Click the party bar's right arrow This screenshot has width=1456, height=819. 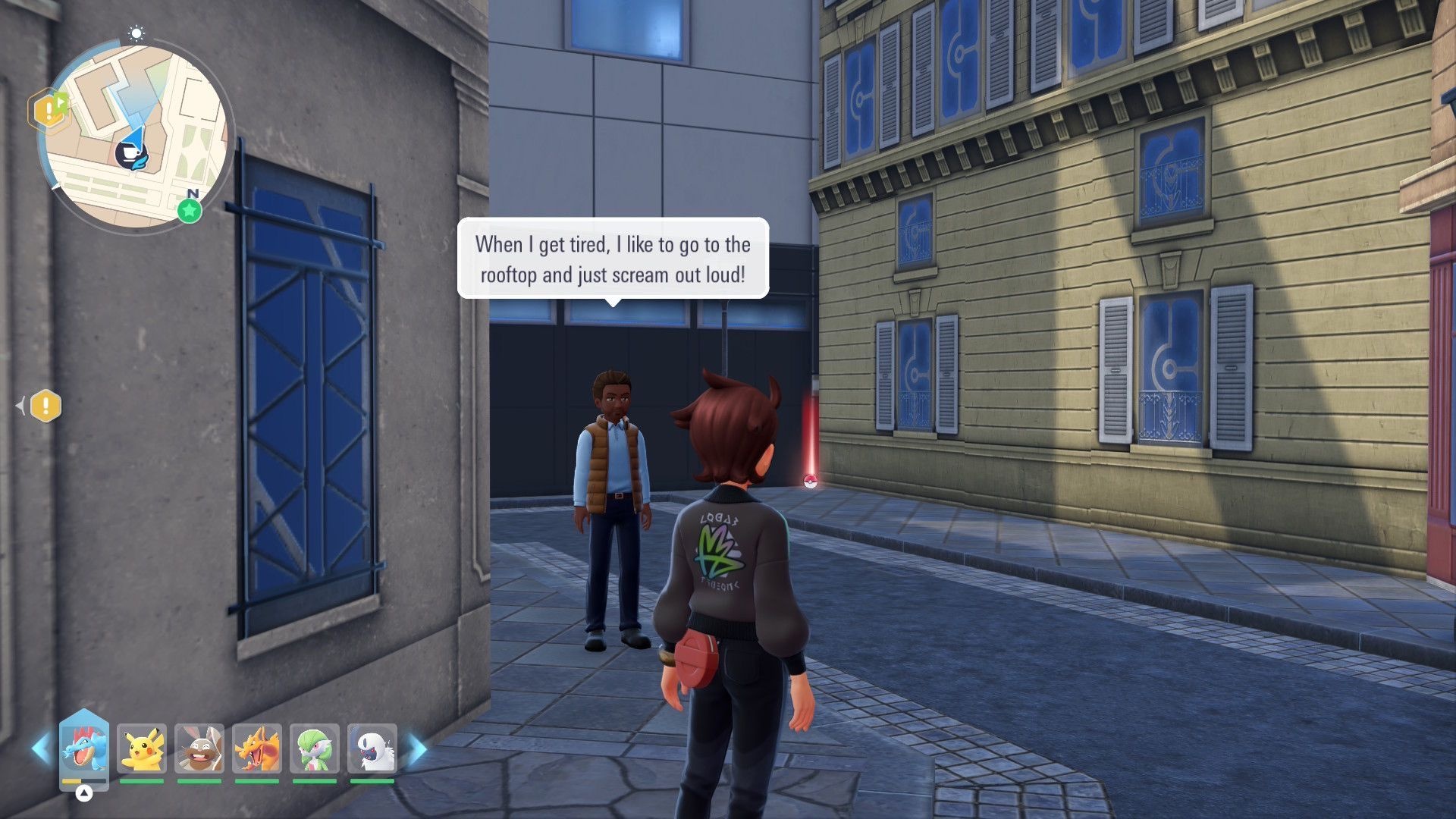tap(418, 749)
